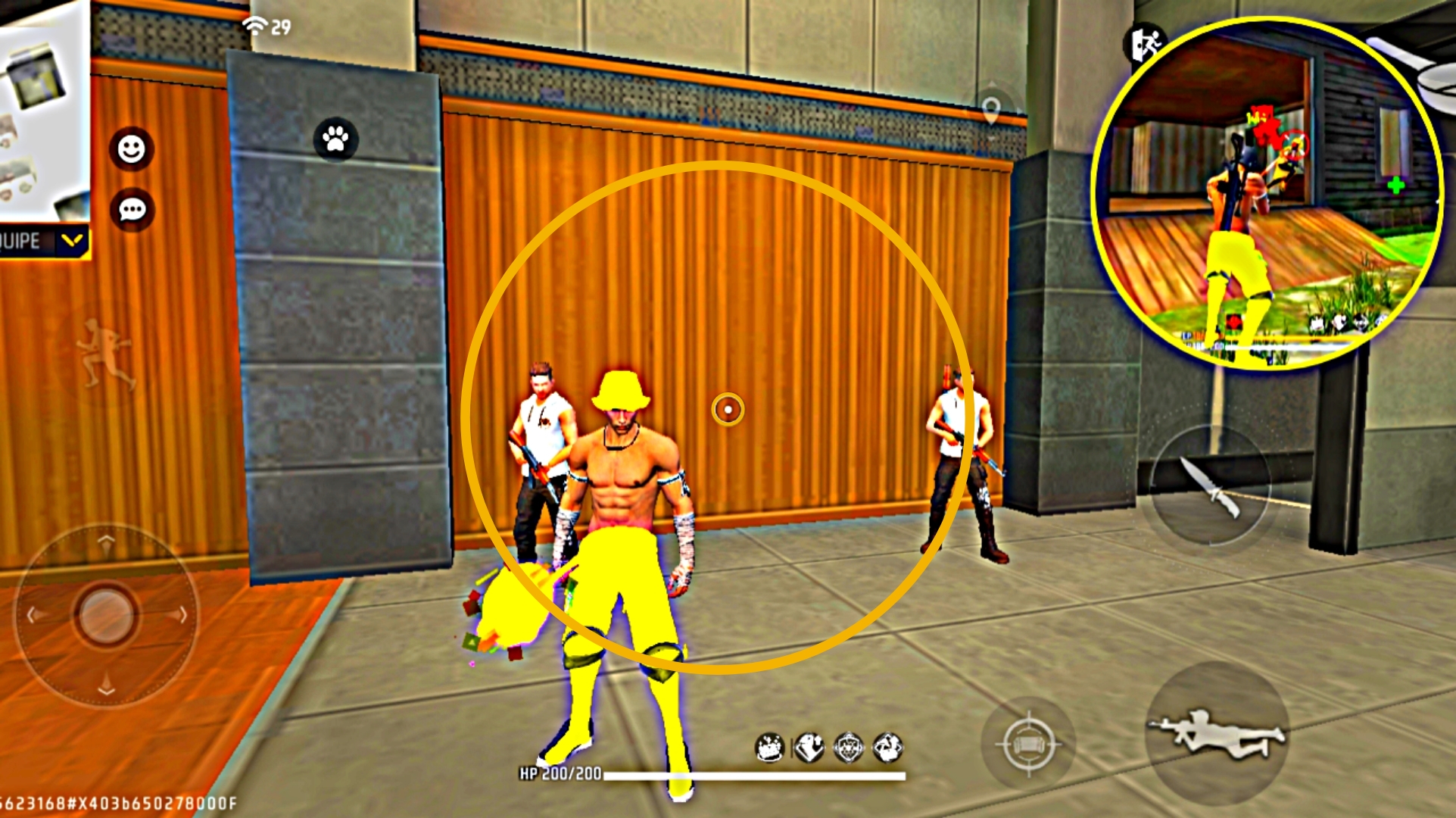
Task: Go prone with the lying soldier button
Action: click(x=1217, y=732)
